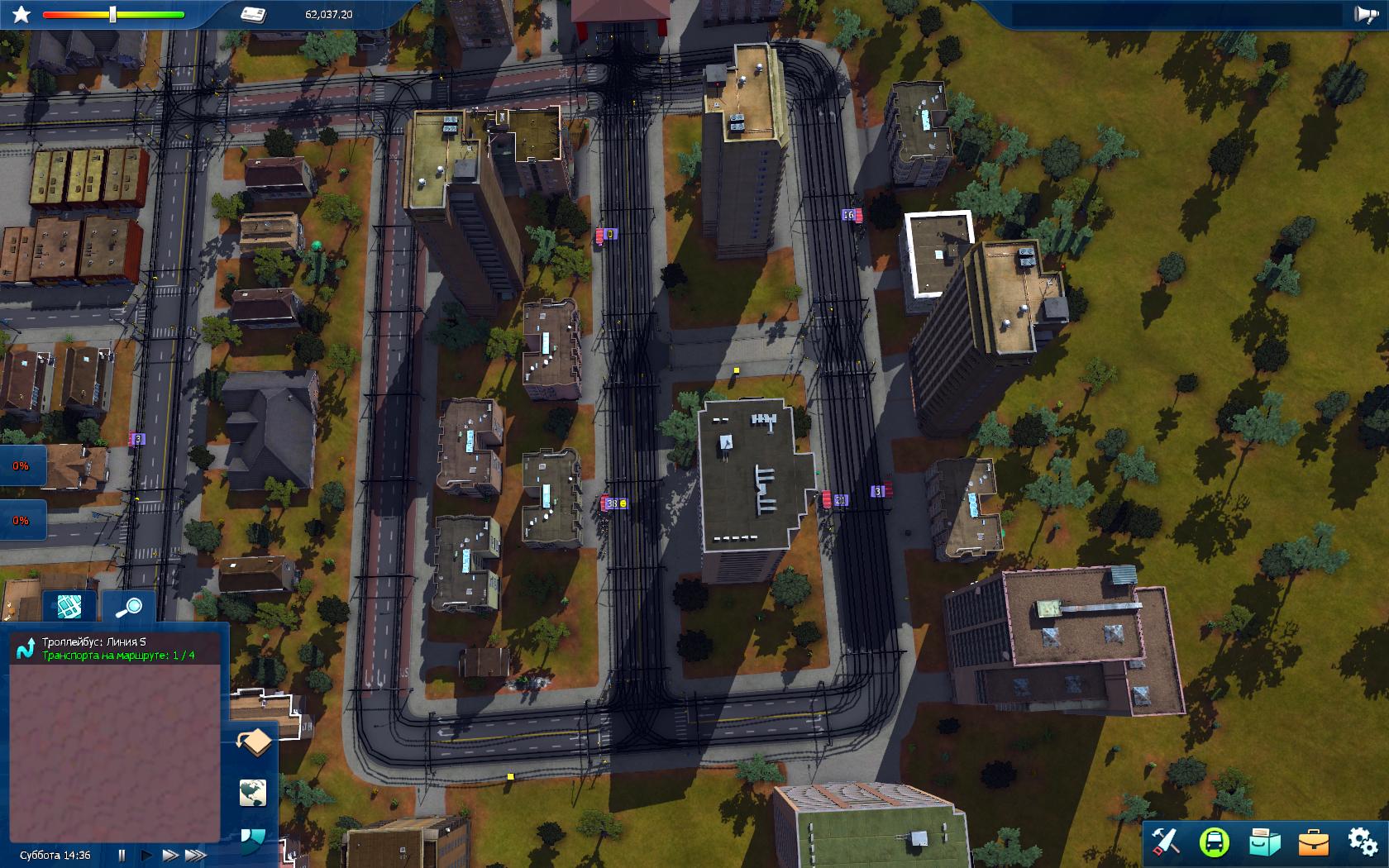The height and width of the screenshot is (868, 1389).
Task: Open the orange briefcase finances menu
Action: [1313, 842]
